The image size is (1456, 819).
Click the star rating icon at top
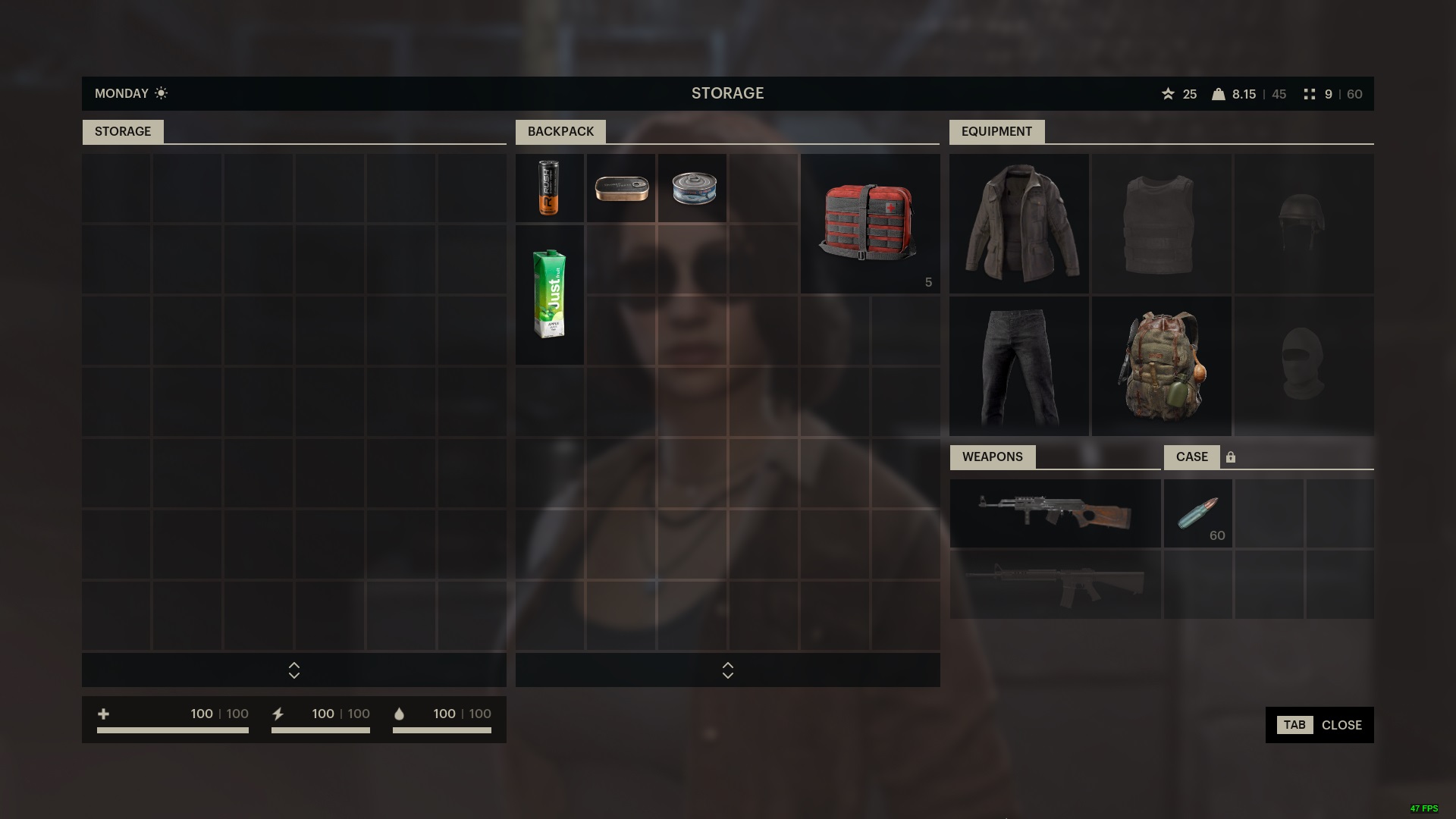[x=1167, y=94]
